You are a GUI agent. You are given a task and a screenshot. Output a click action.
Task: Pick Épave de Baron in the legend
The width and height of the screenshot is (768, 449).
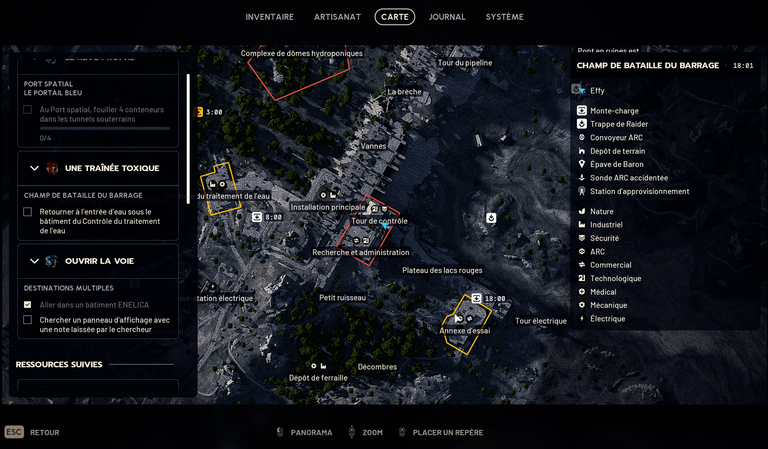coord(616,164)
